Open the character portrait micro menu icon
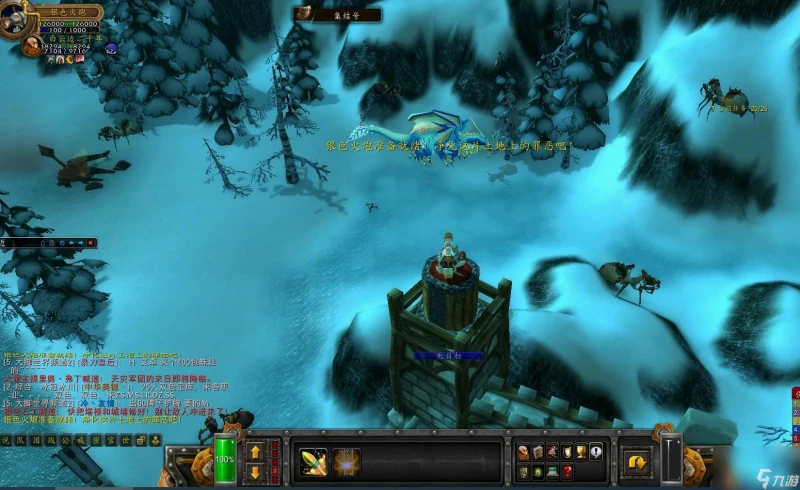The image size is (800, 490). tap(523, 452)
